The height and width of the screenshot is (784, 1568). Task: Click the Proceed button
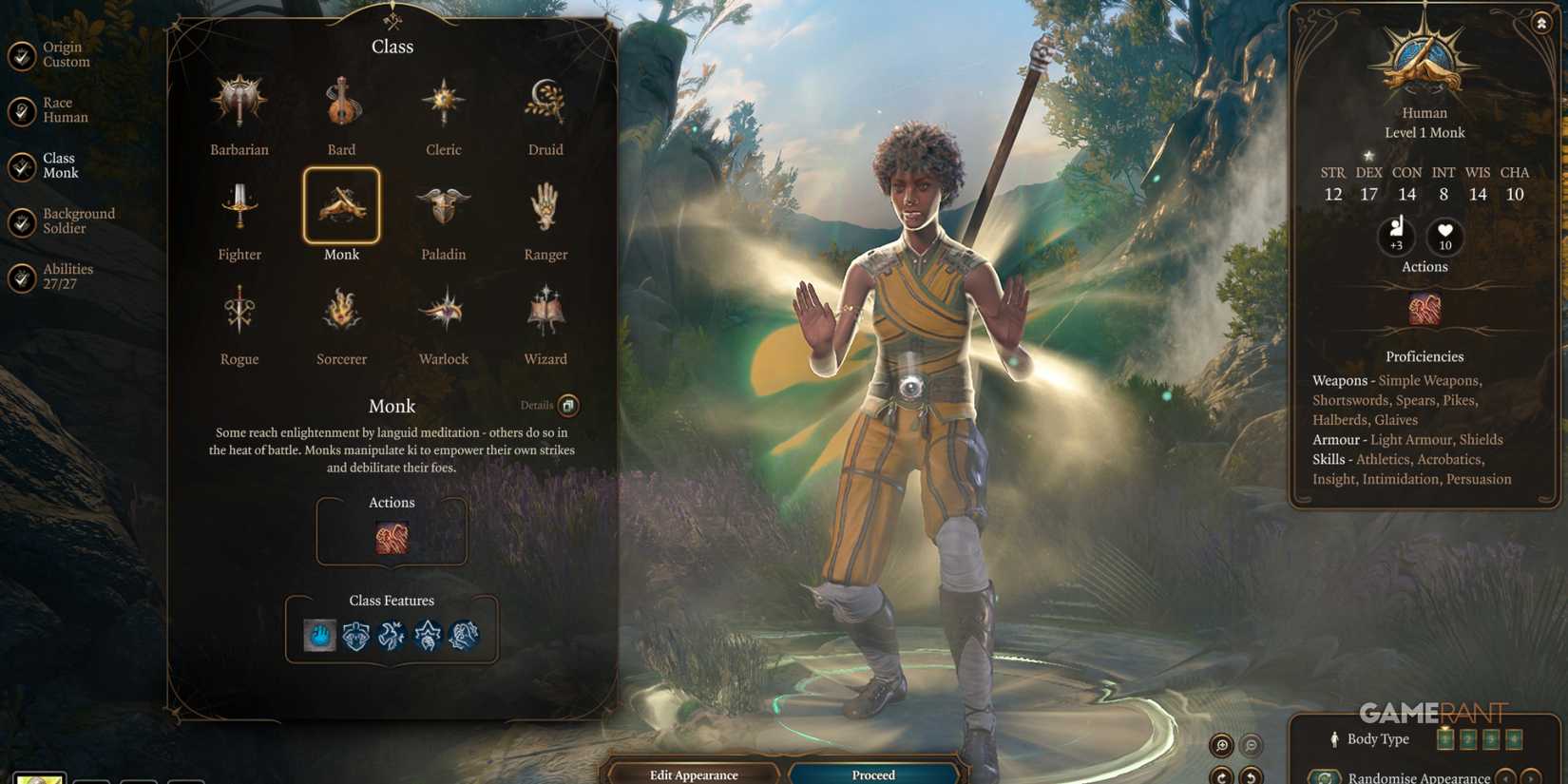coord(871,774)
